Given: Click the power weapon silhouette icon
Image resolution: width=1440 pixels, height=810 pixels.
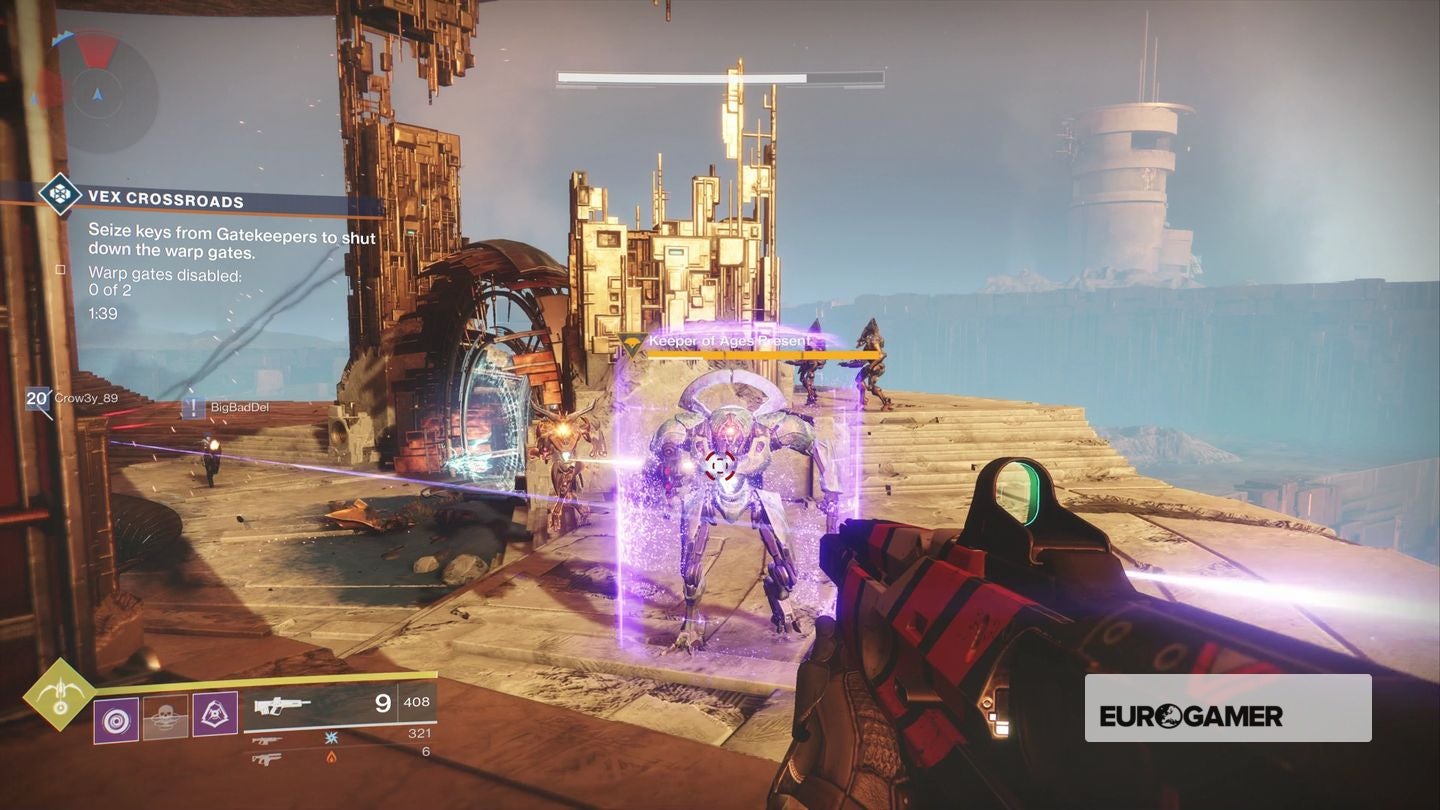Looking at the screenshot, I should coord(267,758).
